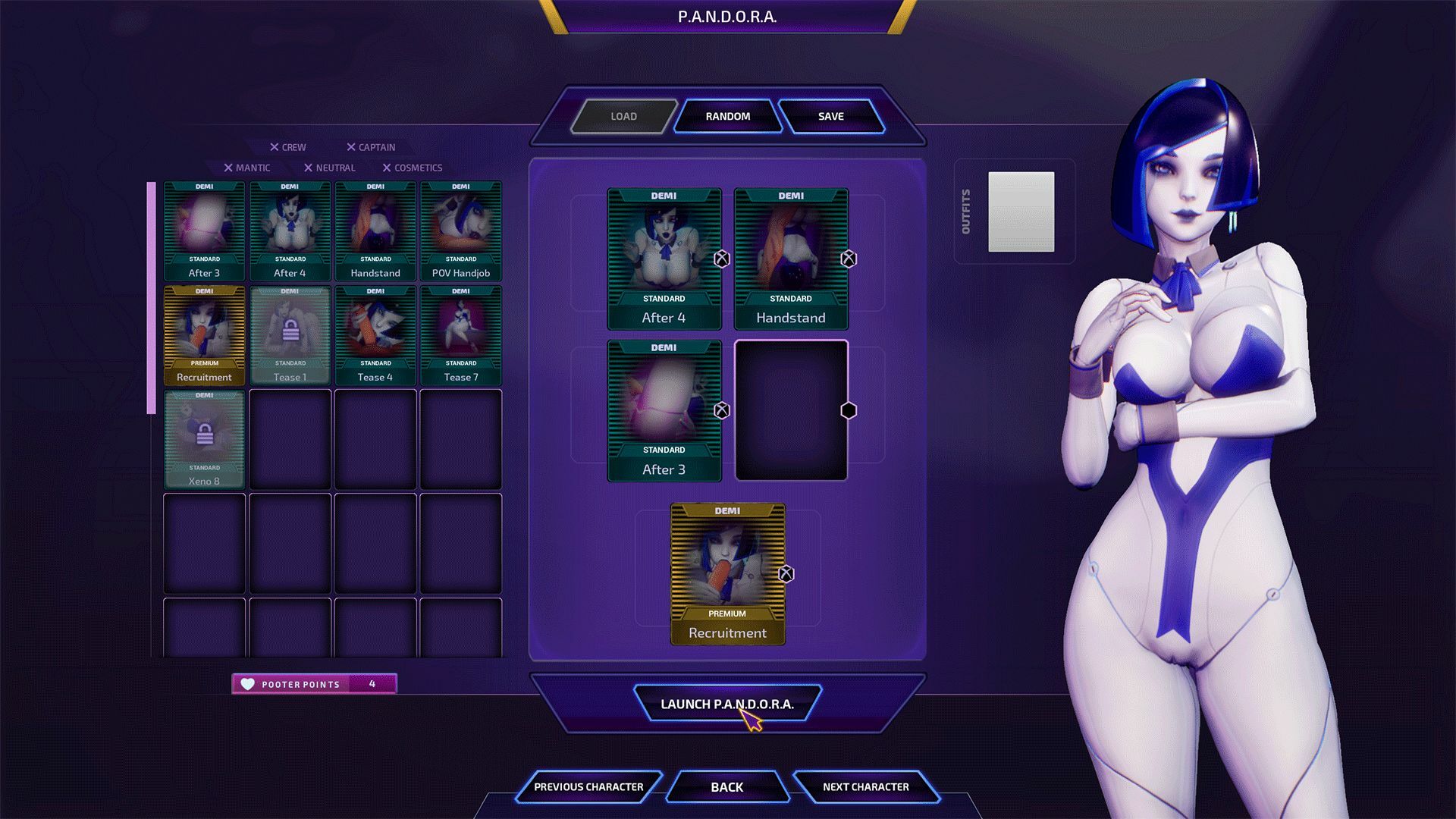This screenshot has width=1456, height=819.
Task: Select the white outfit thumbnail
Action: [1021, 212]
